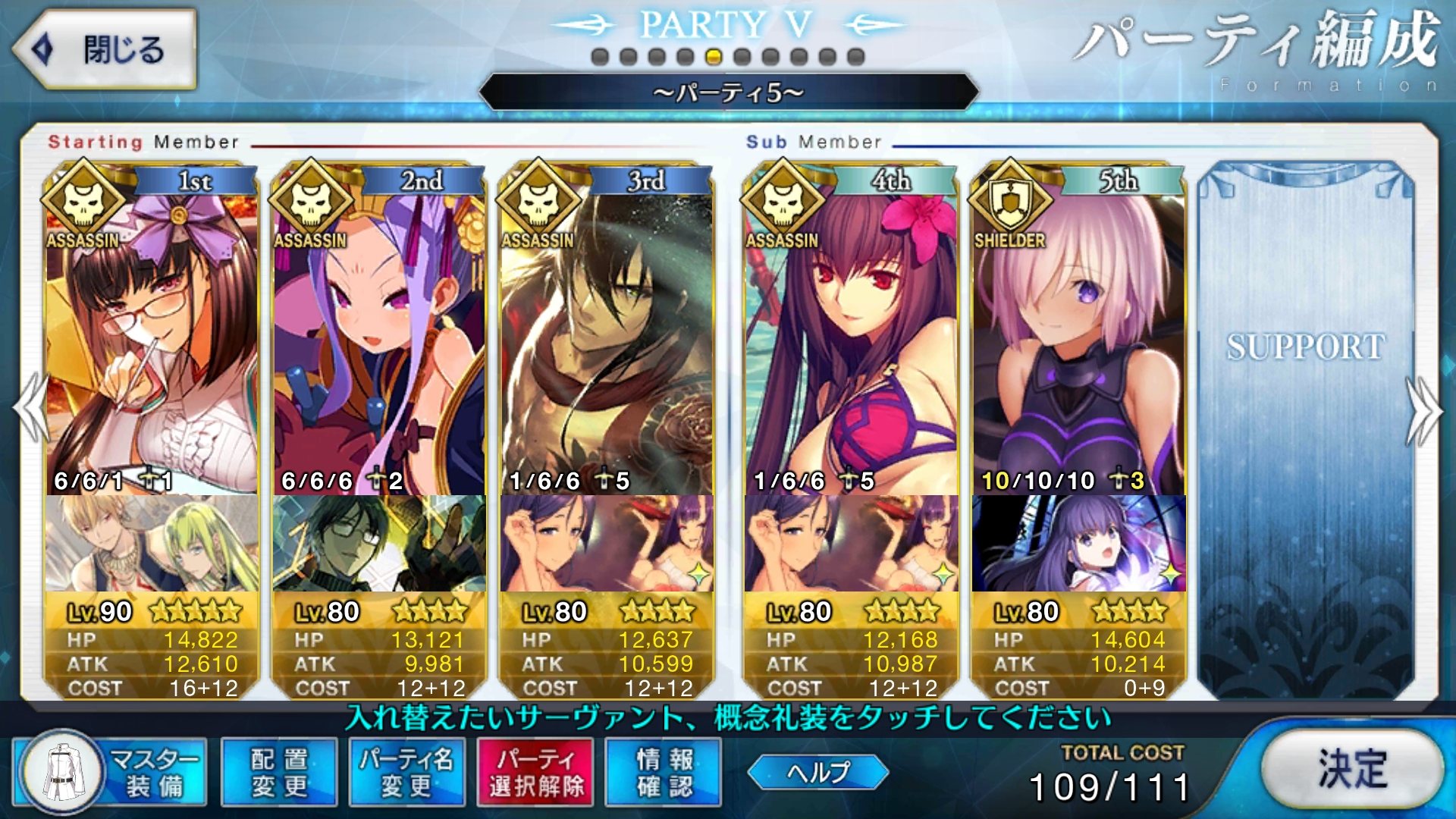Clear selection with パーティ選択解除
Image resolution: width=1456 pixels, height=819 pixels.
pyautogui.click(x=535, y=772)
